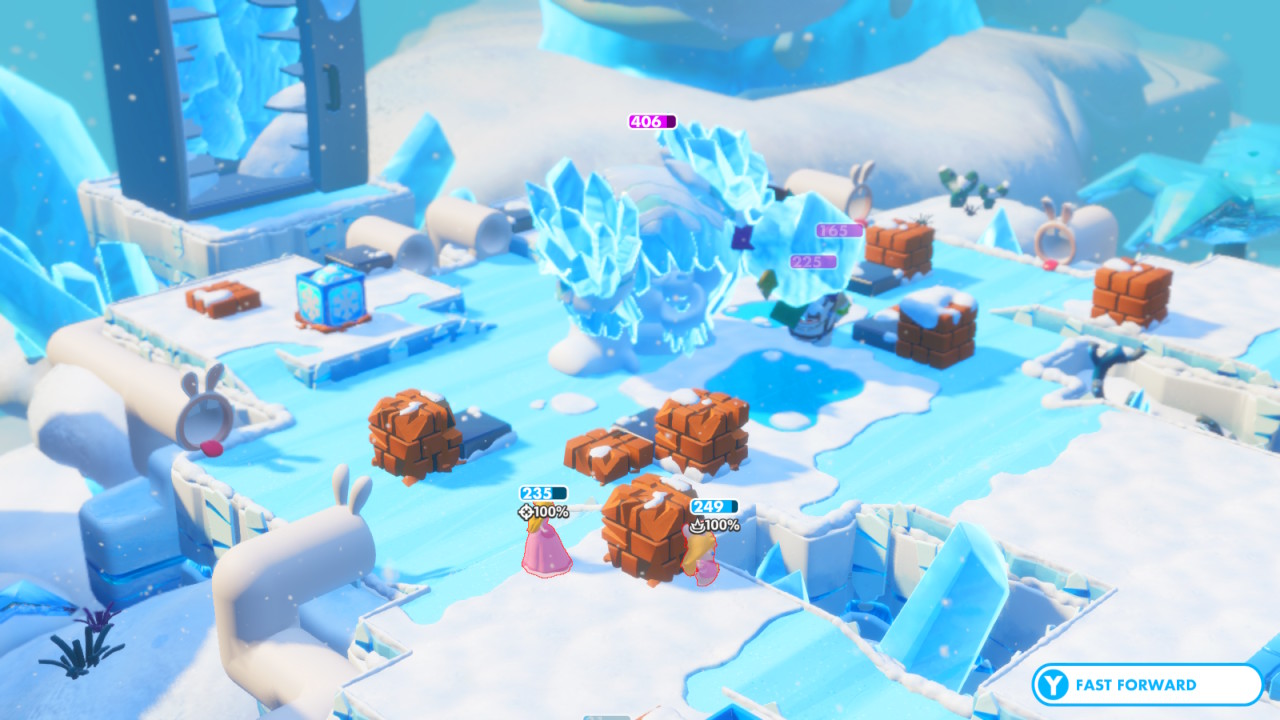1280x720 pixels.
Task: Select Rabbid Peach's health bar showing 249
Action: [712, 503]
